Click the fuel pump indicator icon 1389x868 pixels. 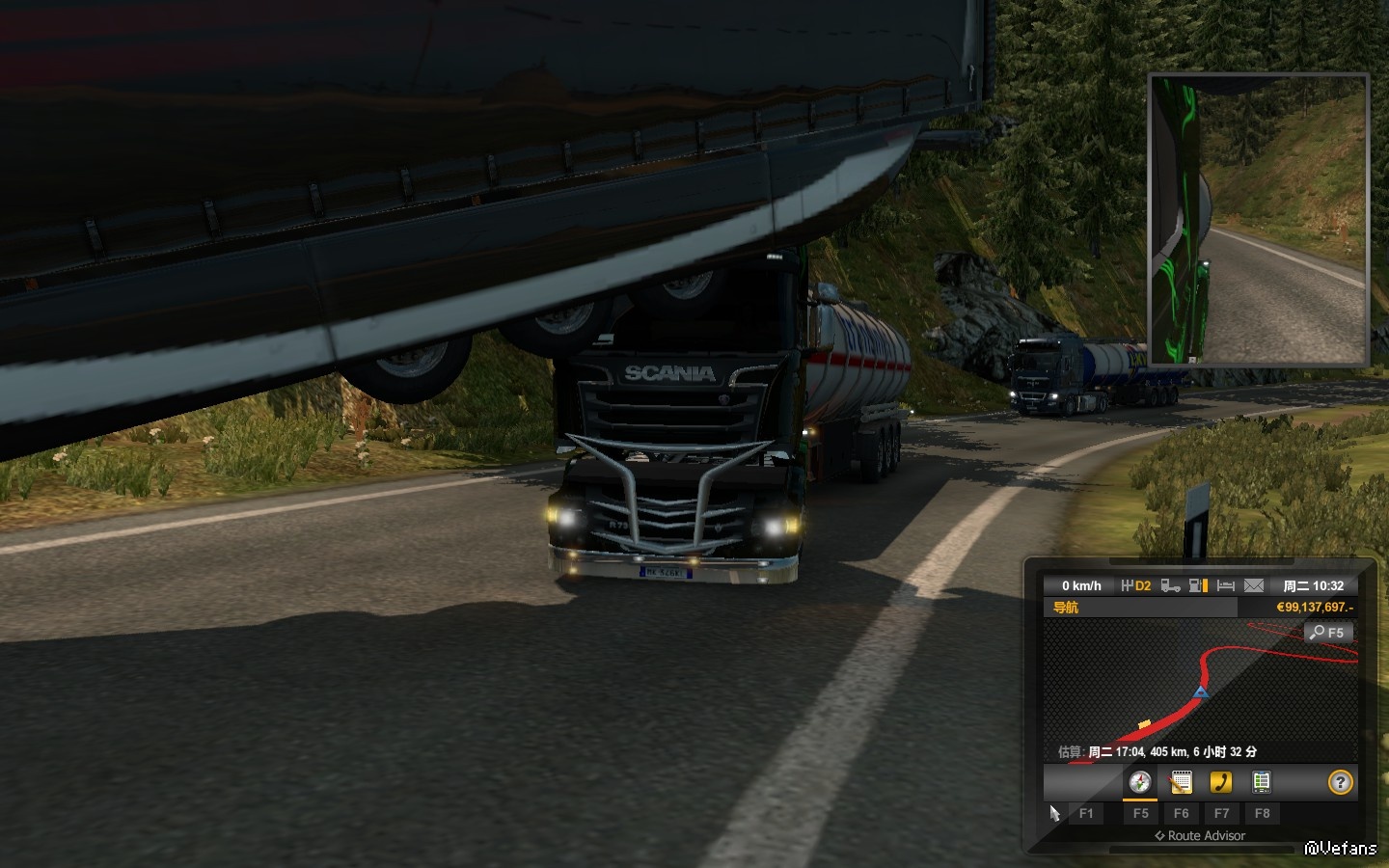coord(1198,585)
